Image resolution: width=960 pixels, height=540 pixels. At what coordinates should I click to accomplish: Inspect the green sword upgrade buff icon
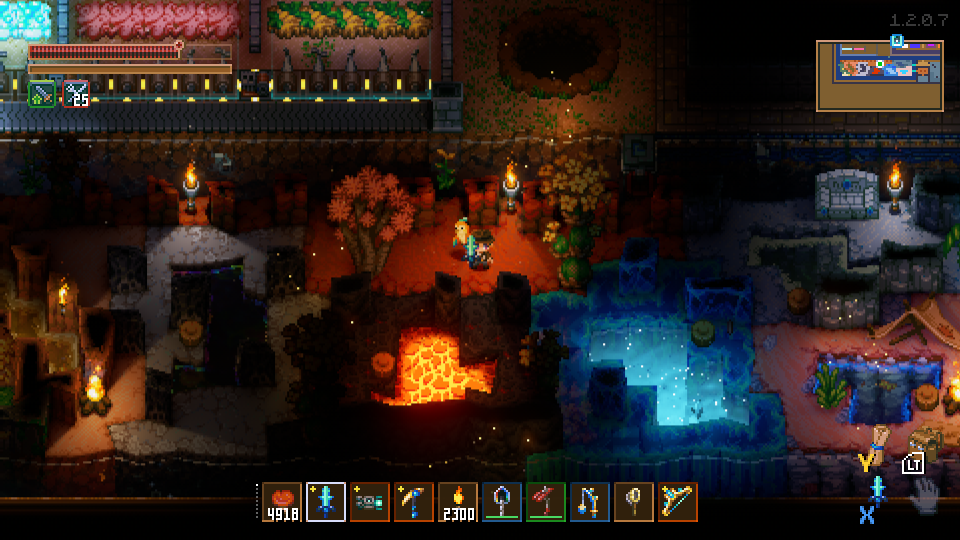point(42,94)
